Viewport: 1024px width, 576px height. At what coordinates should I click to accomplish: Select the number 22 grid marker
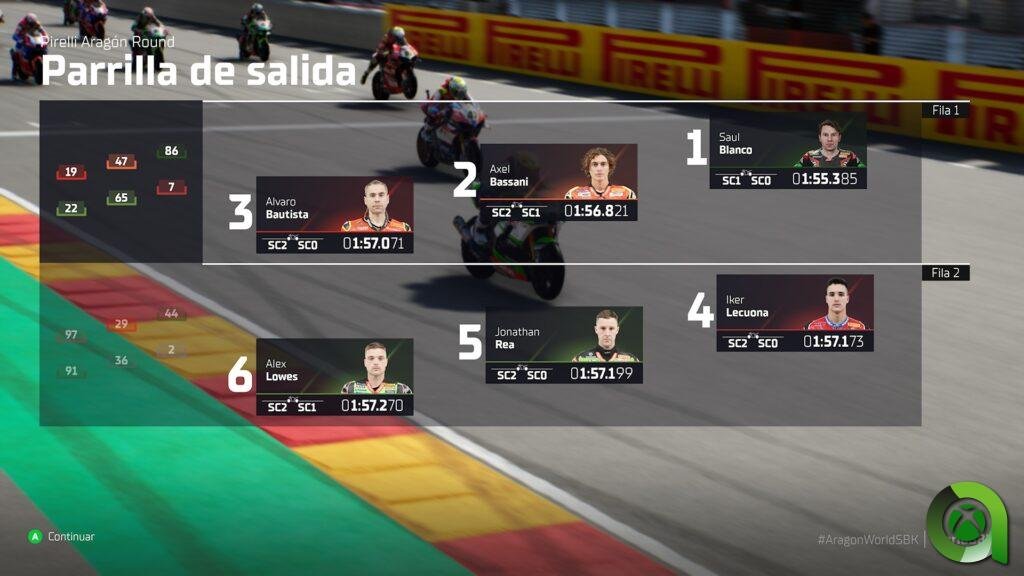pos(71,209)
